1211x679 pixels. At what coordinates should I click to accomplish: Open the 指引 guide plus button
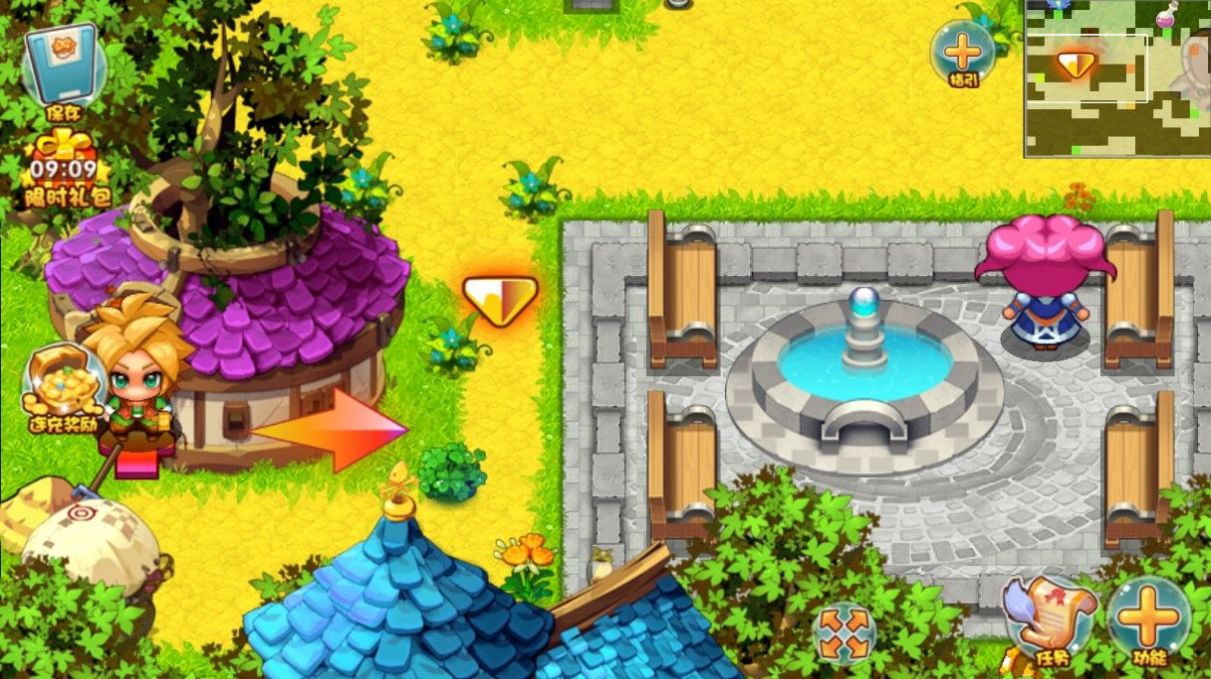pyautogui.click(x=962, y=52)
